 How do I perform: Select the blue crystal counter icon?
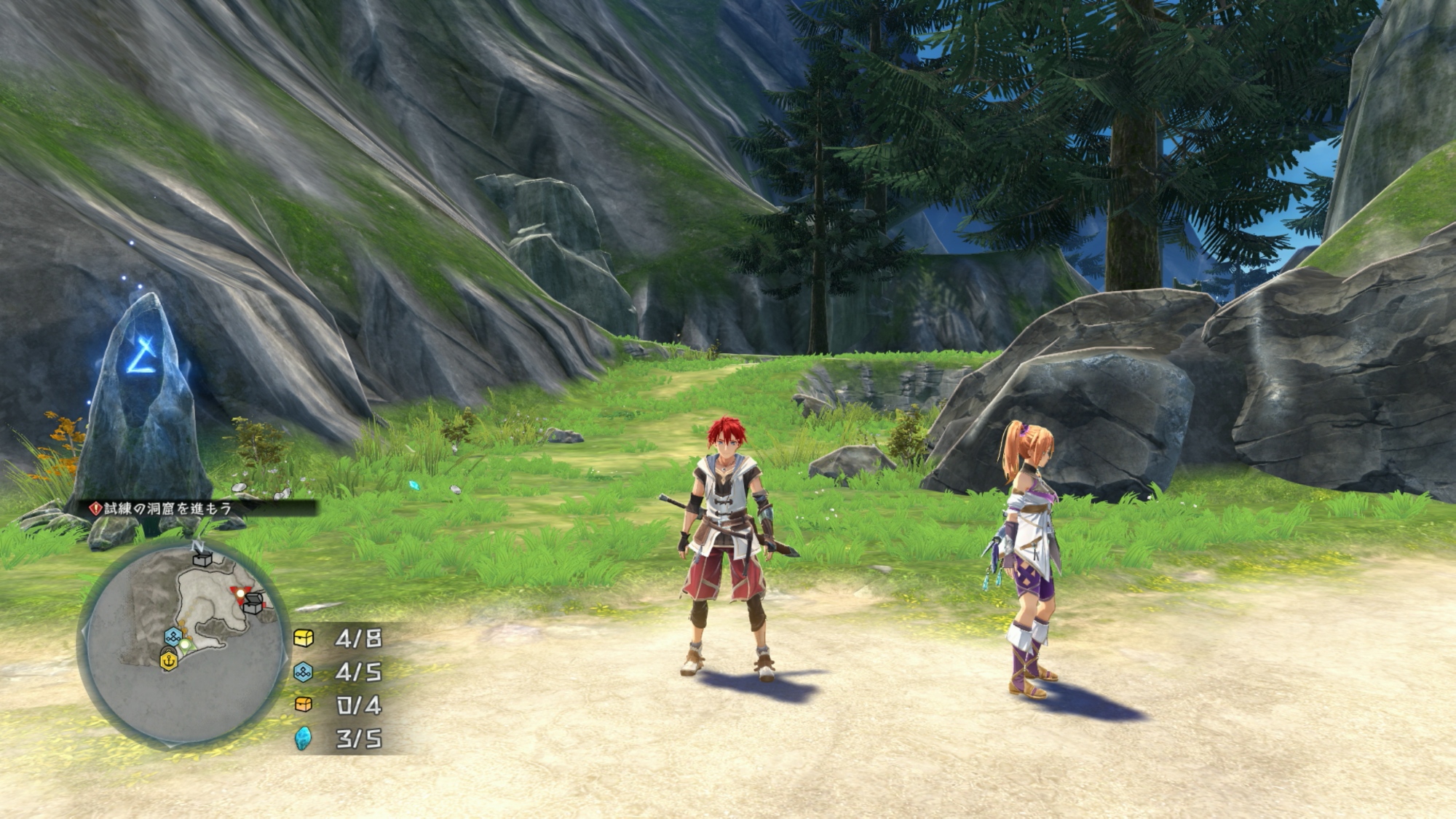point(304,738)
